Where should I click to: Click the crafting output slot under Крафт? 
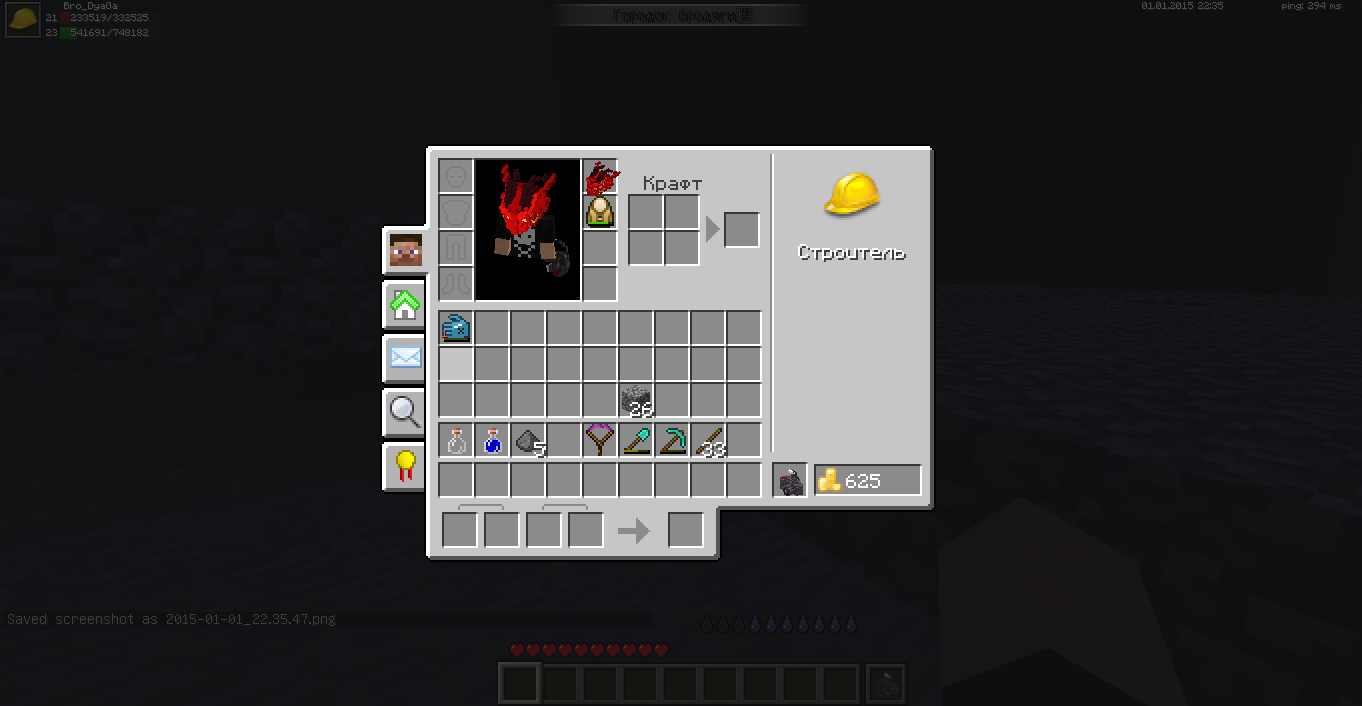click(741, 230)
